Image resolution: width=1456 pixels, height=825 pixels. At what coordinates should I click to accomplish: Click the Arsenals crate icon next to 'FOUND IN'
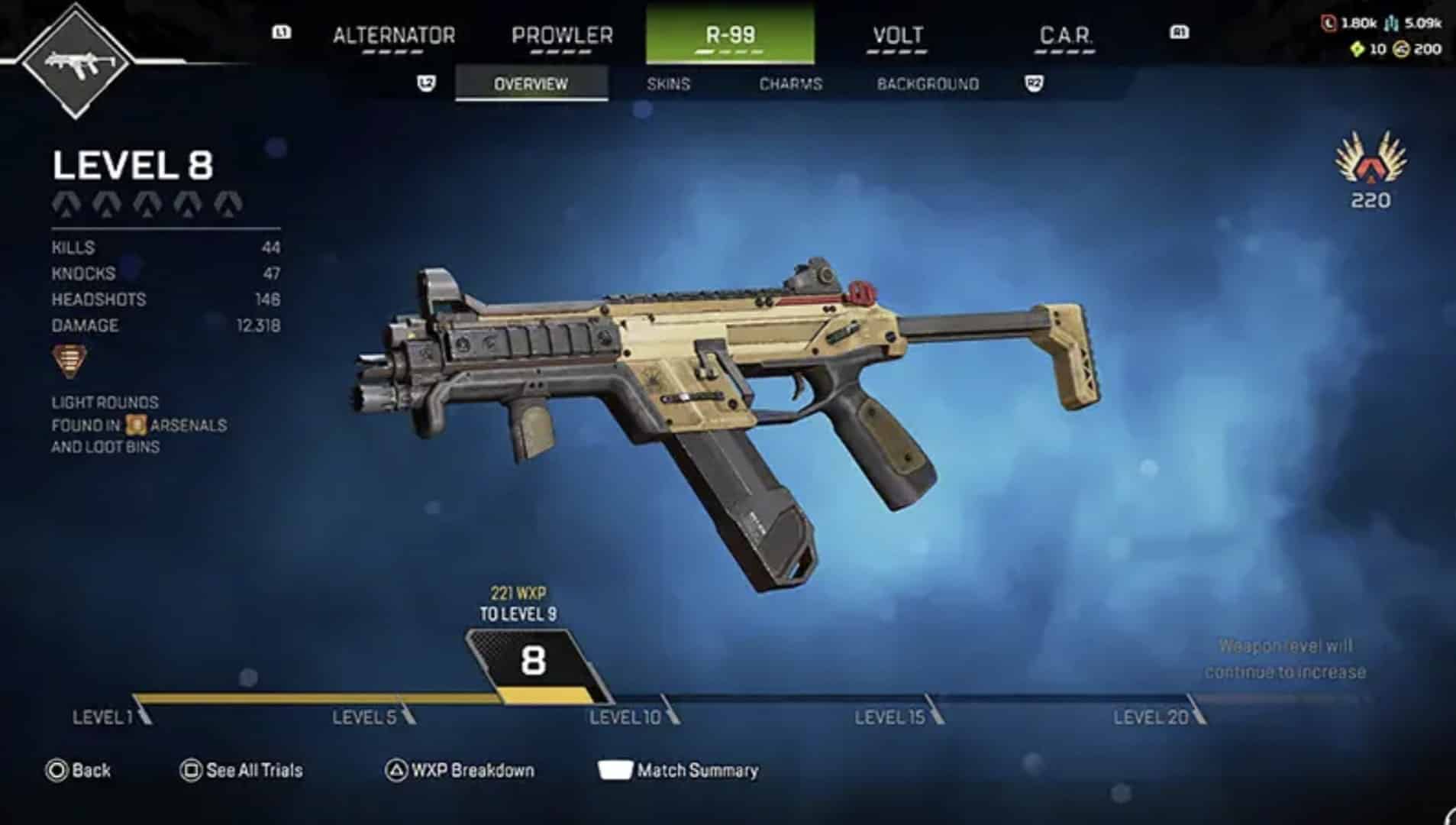coord(137,426)
